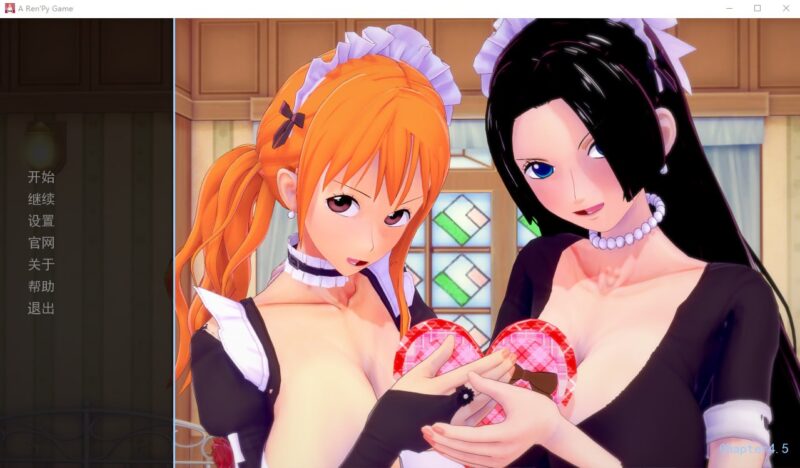Visit the 官网 official website link

41,243
